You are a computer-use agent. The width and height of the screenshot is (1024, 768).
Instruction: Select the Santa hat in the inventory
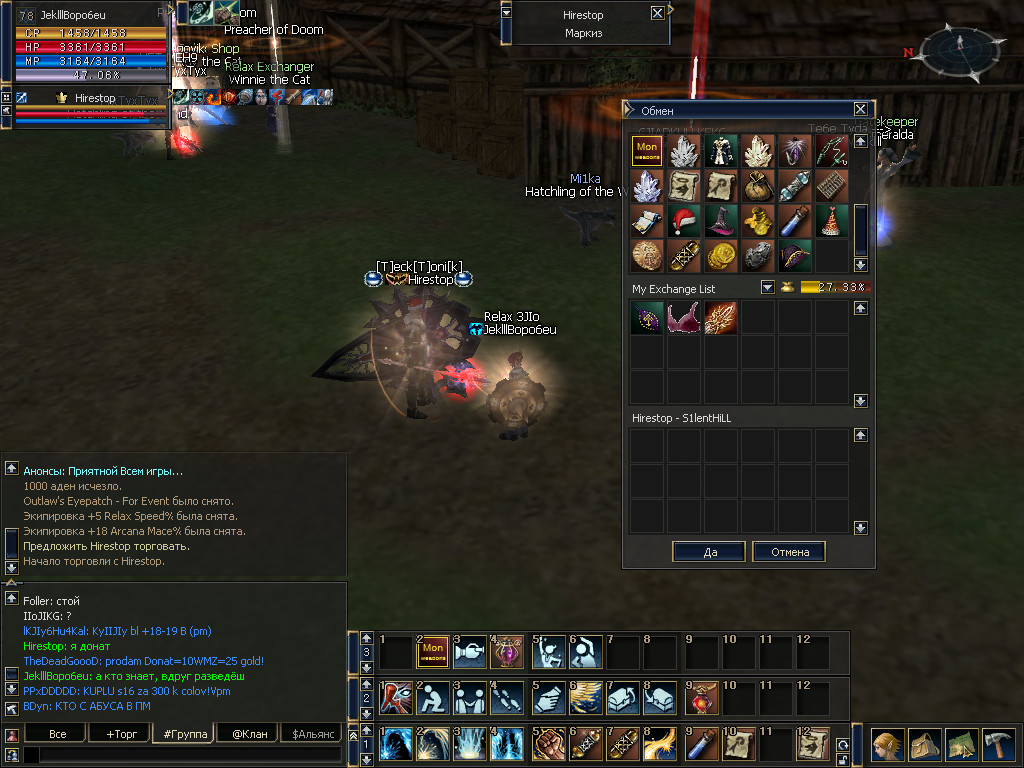pyautogui.click(x=685, y=220)
